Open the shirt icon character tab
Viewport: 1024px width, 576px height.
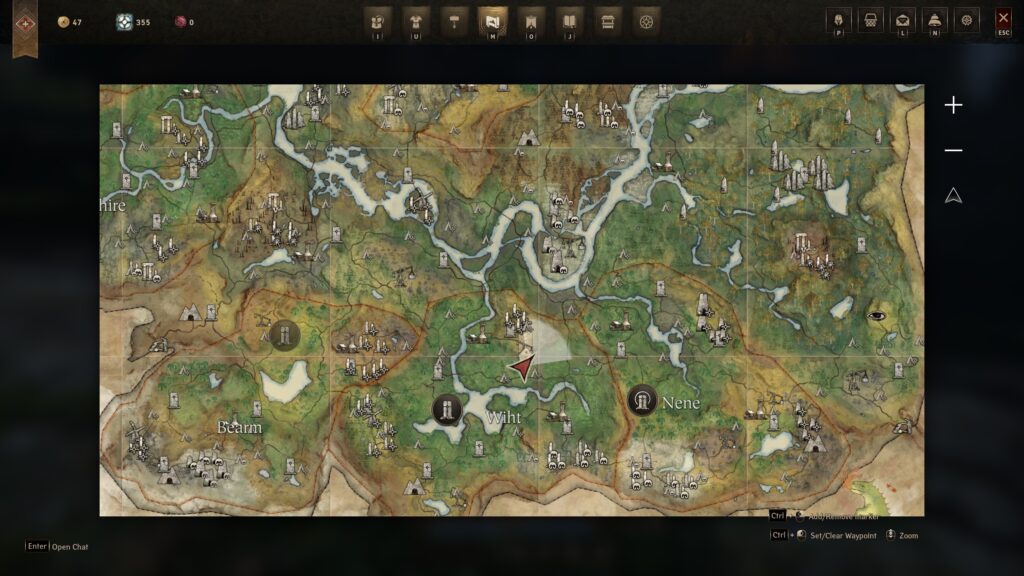(x=416, y=20)
